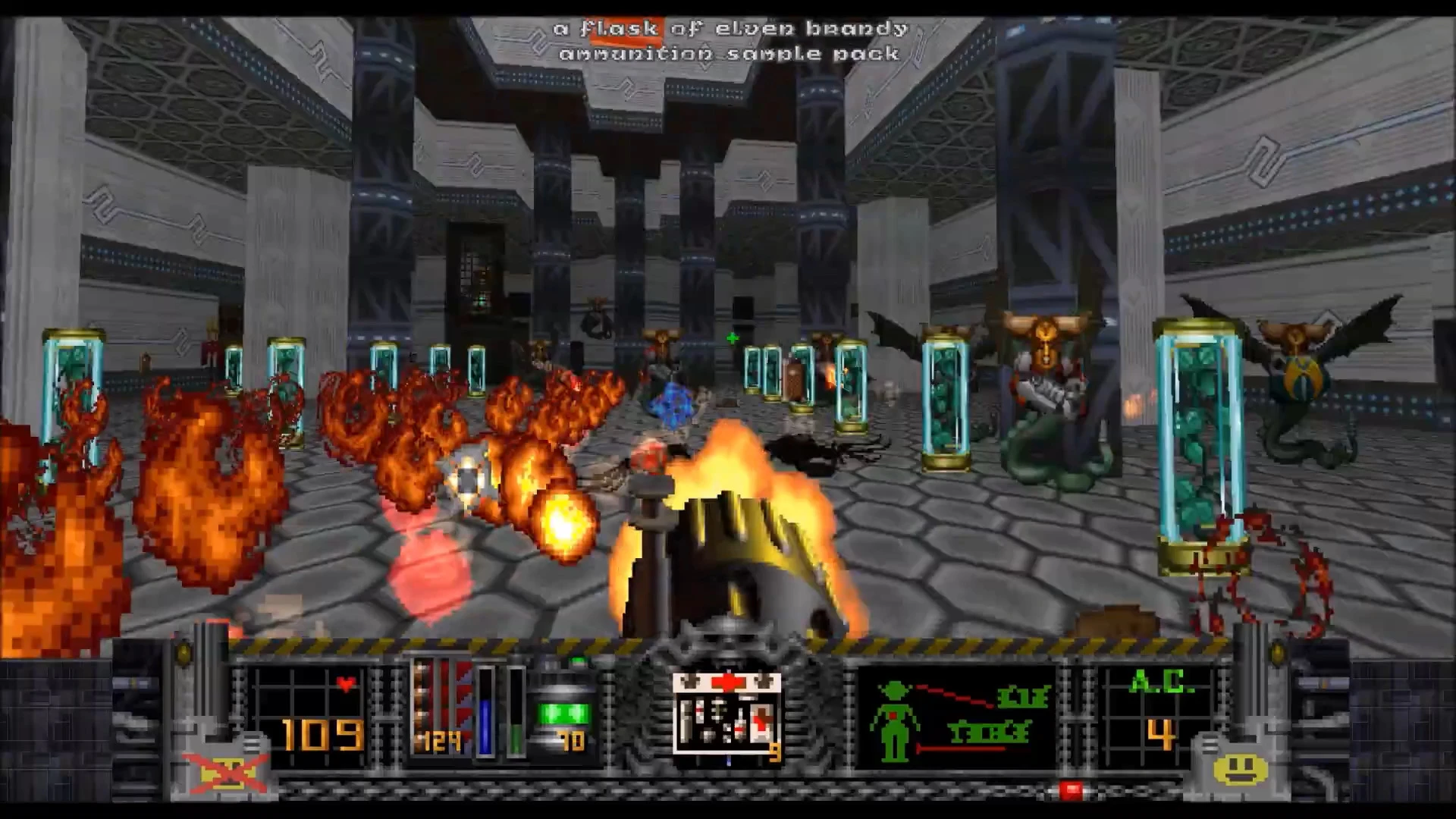
Task: Select the green body status figure
Action: coord(895,722)
